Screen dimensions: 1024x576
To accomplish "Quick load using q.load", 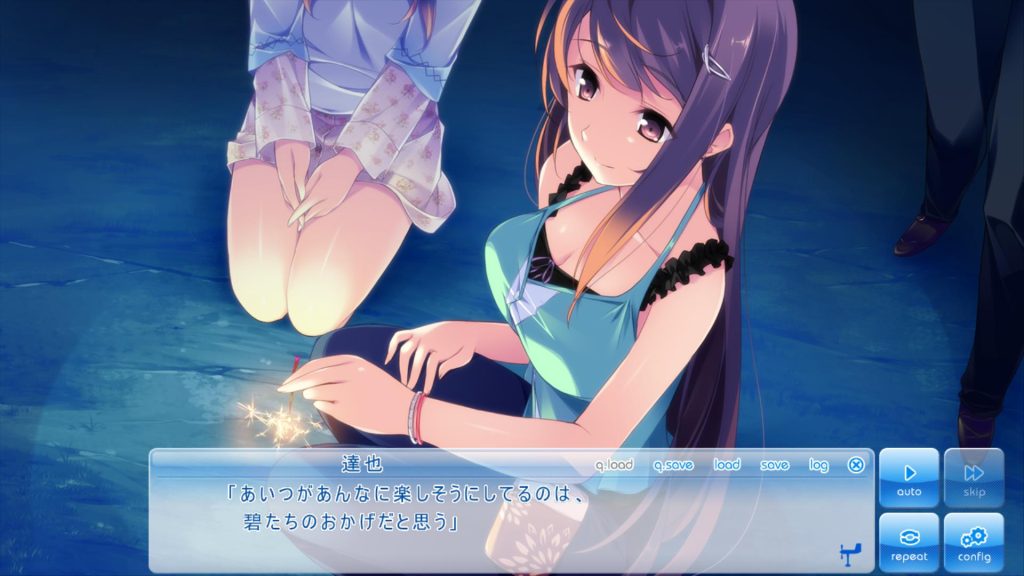I will 614,465.
